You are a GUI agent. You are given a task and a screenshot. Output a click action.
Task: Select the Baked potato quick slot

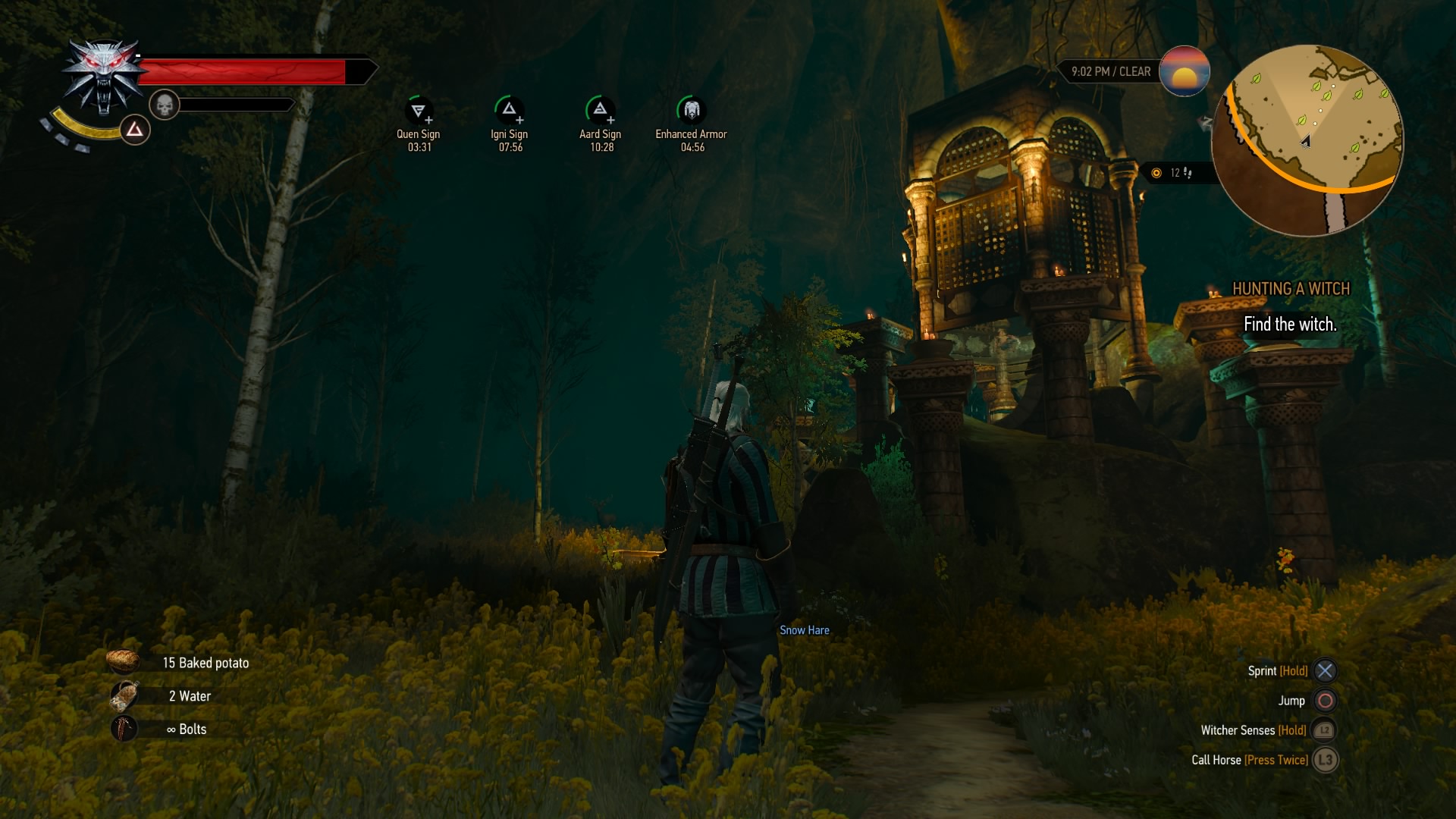point(123,662)
